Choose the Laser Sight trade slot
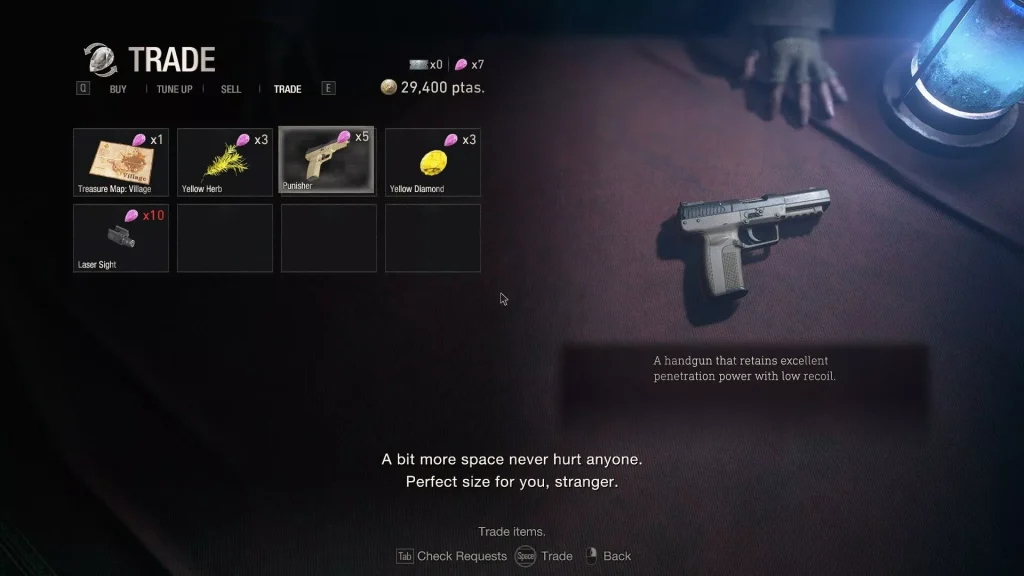 [x=121, y=238]
